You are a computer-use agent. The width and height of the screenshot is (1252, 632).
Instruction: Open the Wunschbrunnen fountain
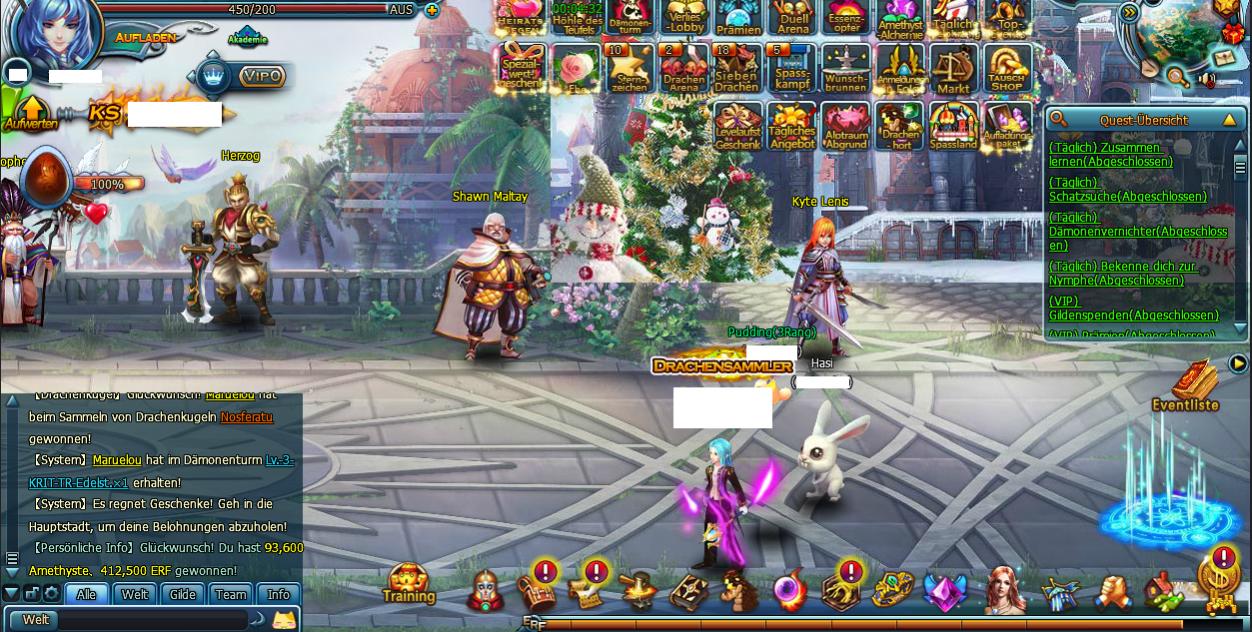(x=846, y=68)
